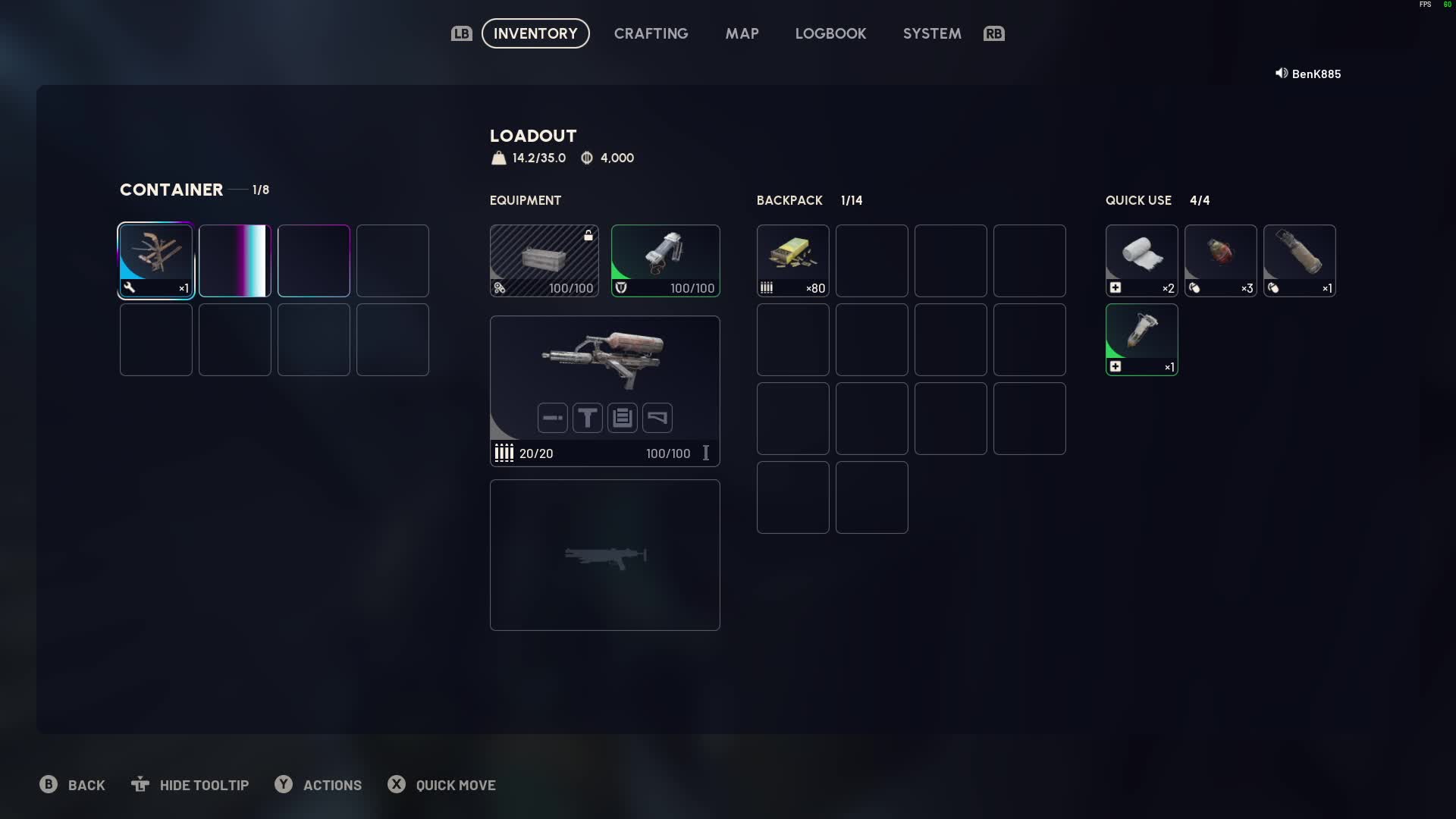Screen dimensions: 1456x819
Task: Select the locked augment equipment slot
Action: (x=544, y=260)
